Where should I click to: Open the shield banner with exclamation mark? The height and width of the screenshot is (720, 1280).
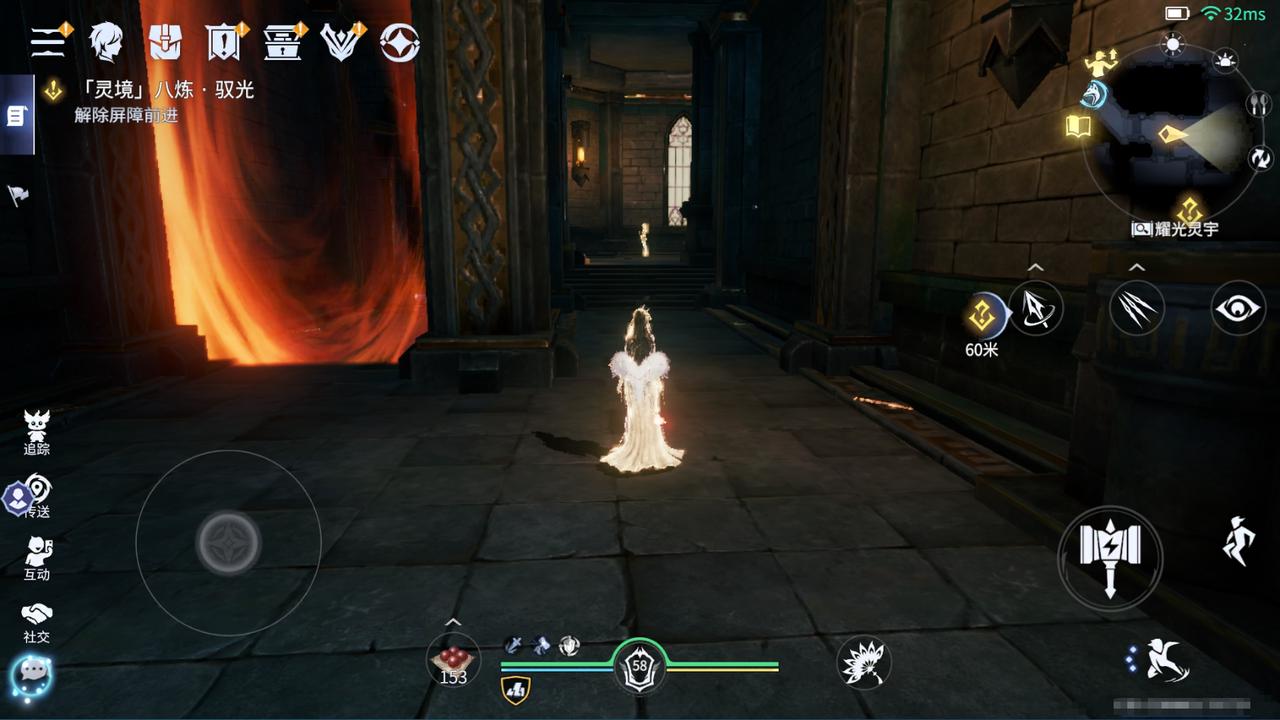[x=223, y=42]
